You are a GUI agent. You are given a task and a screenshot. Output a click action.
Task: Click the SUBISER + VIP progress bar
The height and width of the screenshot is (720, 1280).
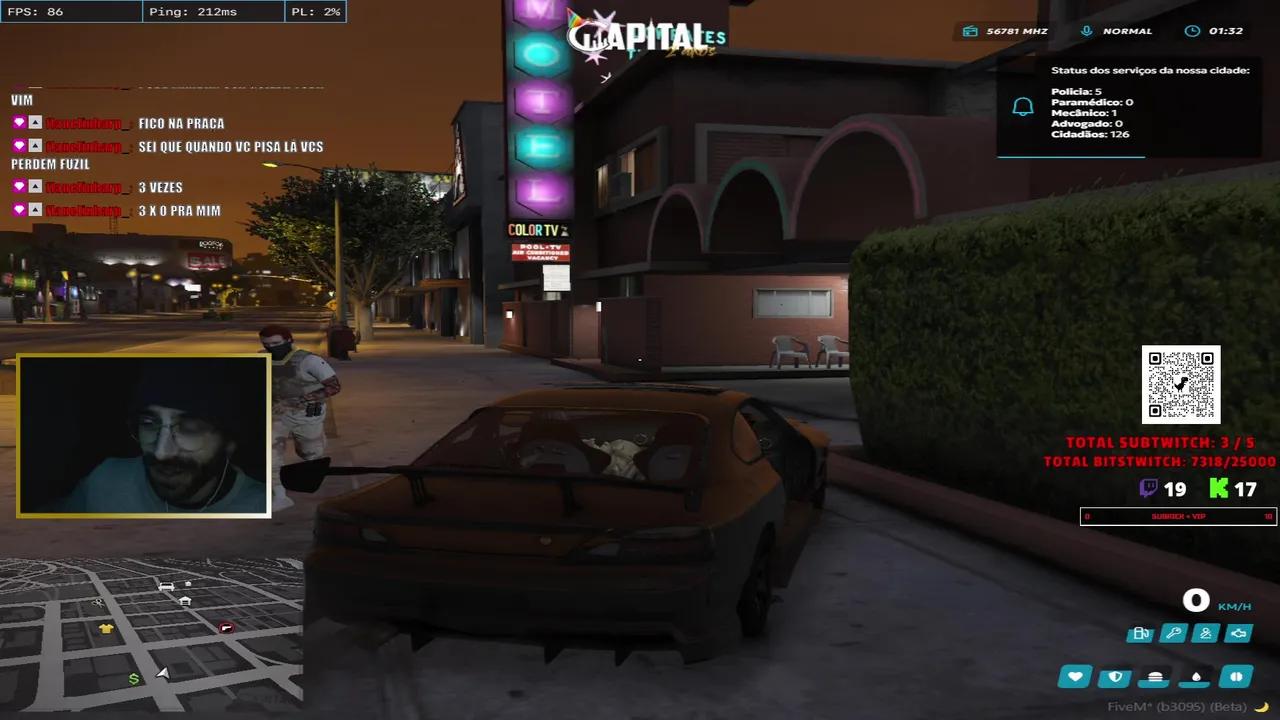[x=1177, y=516]
